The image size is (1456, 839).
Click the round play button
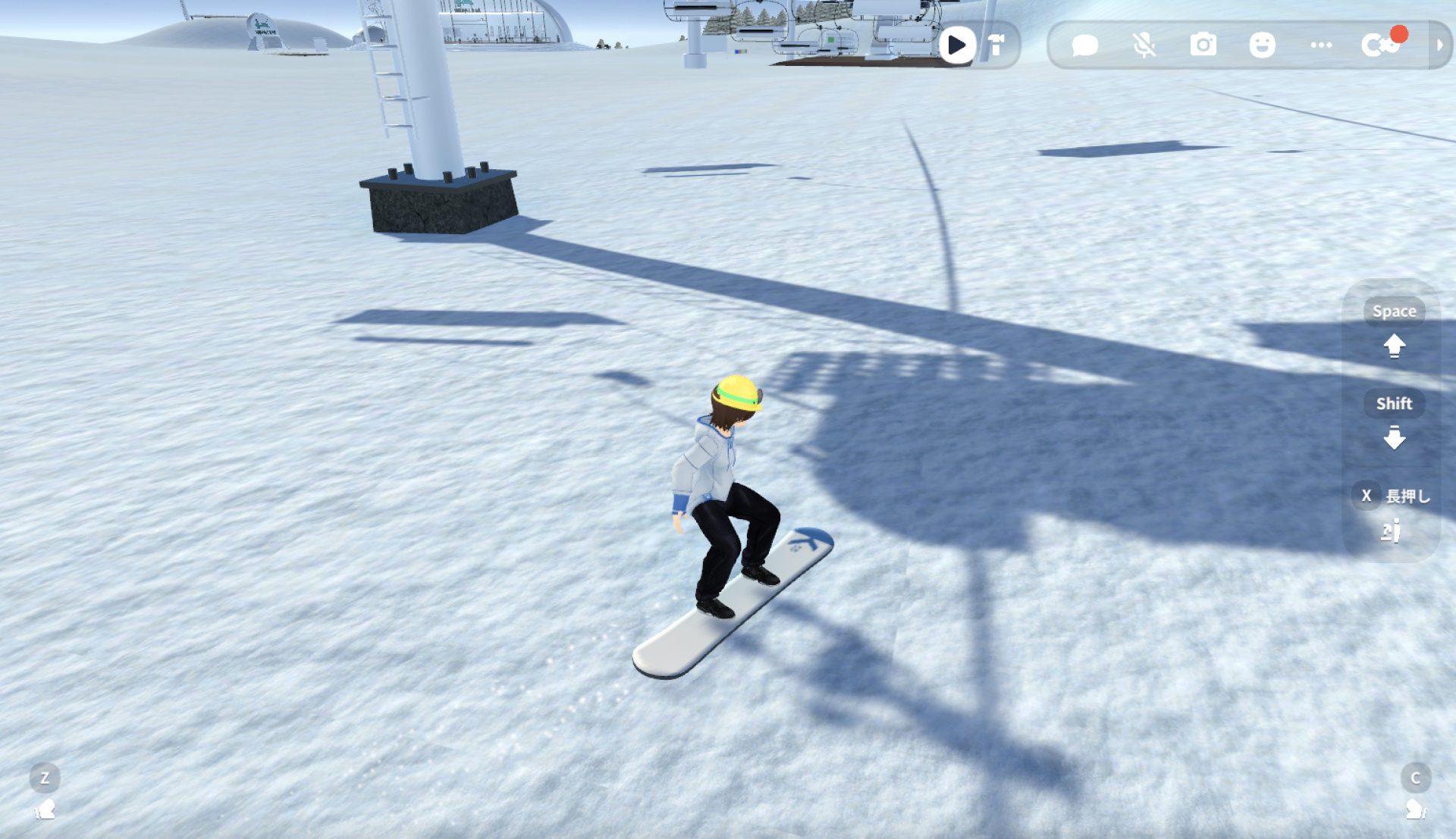click(x=957, y=45)
